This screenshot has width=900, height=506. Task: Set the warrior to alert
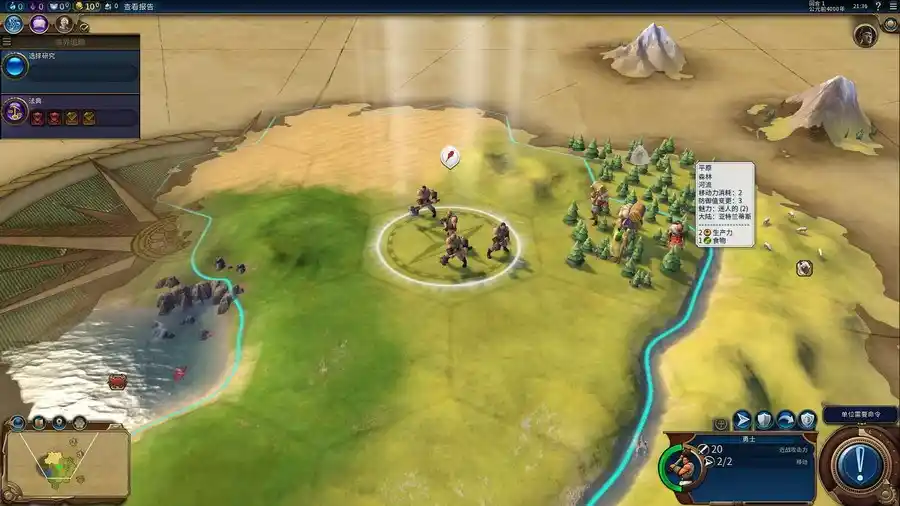[x=807, y=420]
